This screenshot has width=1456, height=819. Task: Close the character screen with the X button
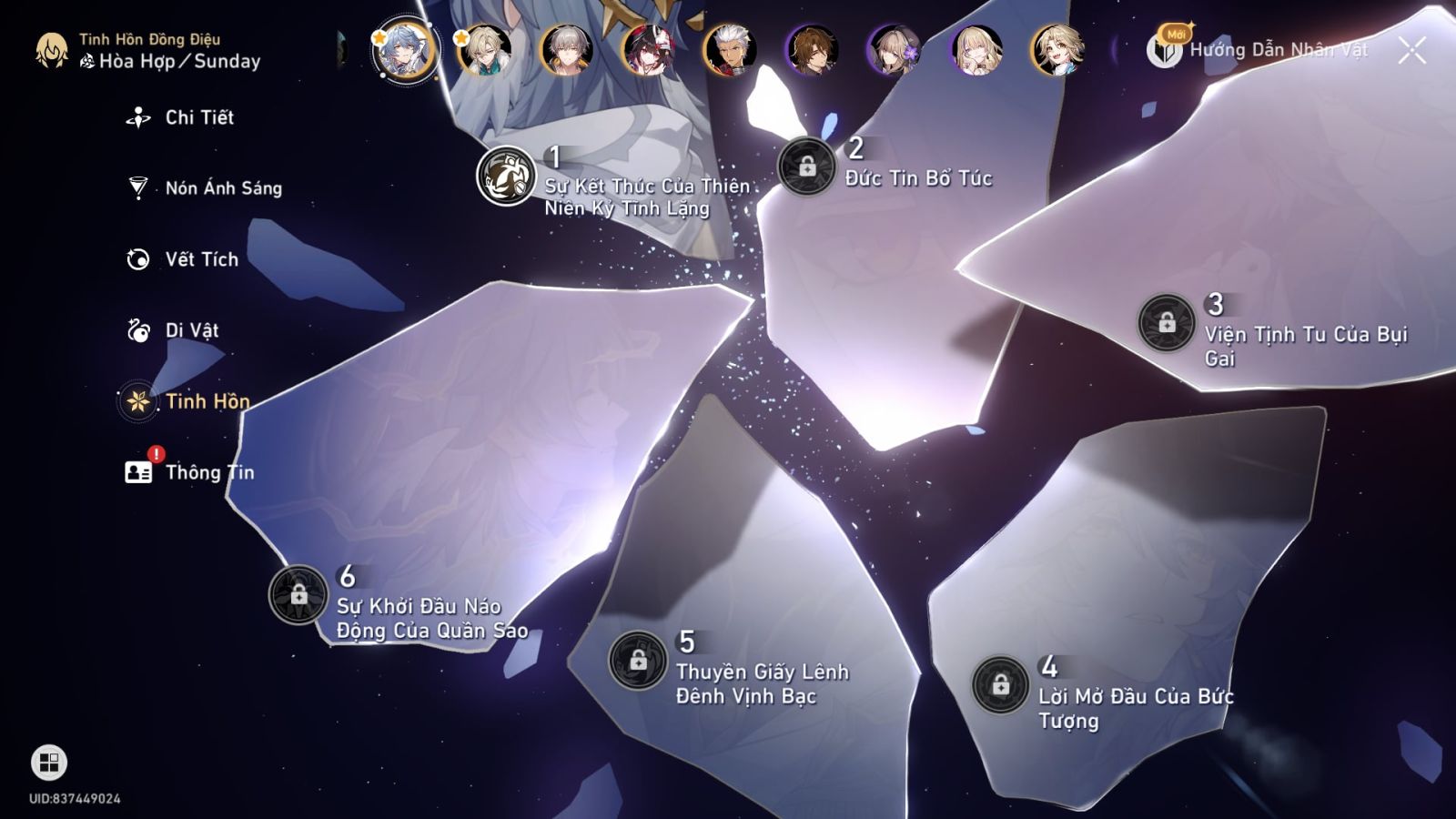point(1413,52)
